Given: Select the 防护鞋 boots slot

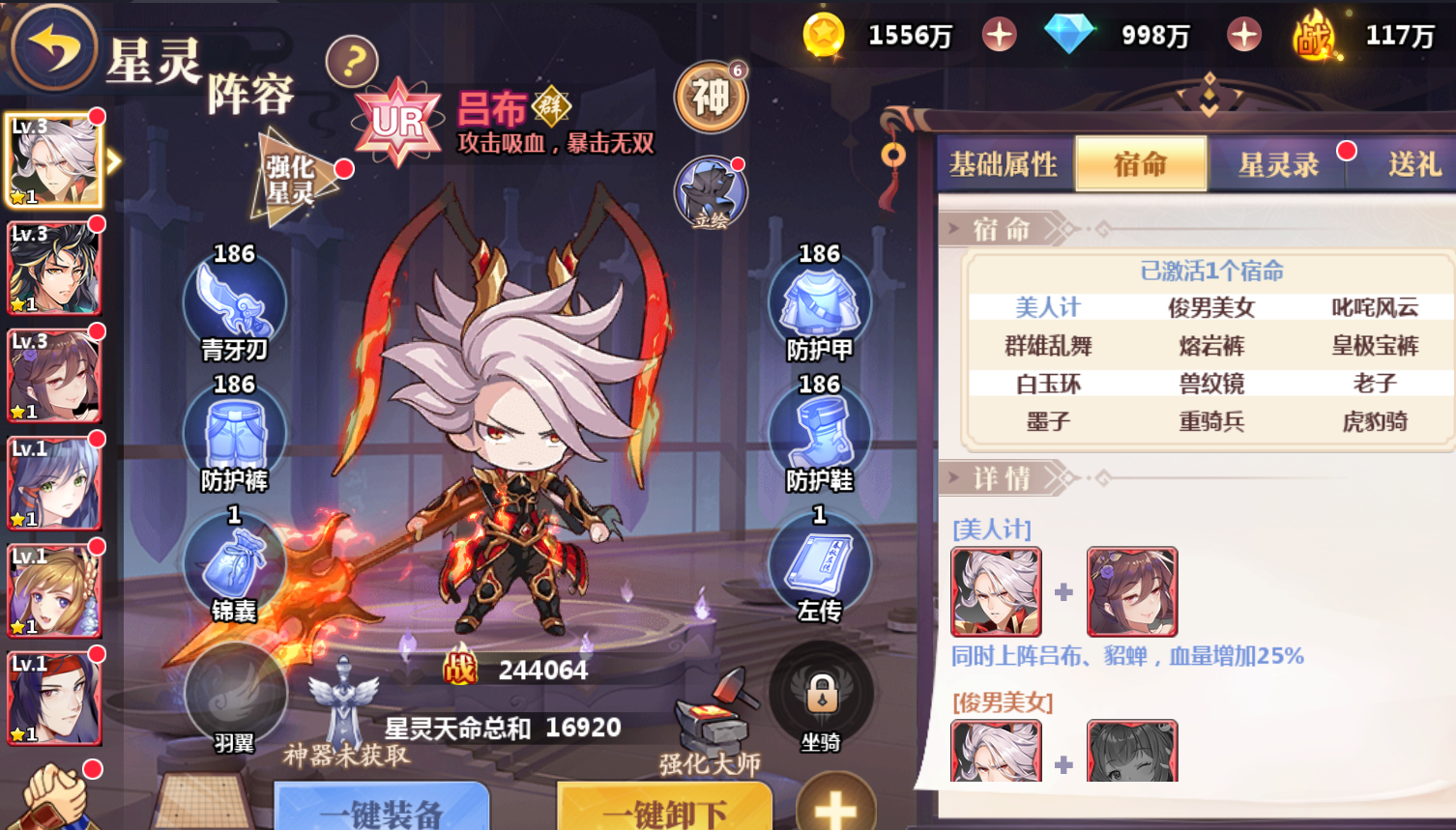Looking at the screenshot, I should tap(819, 434).
